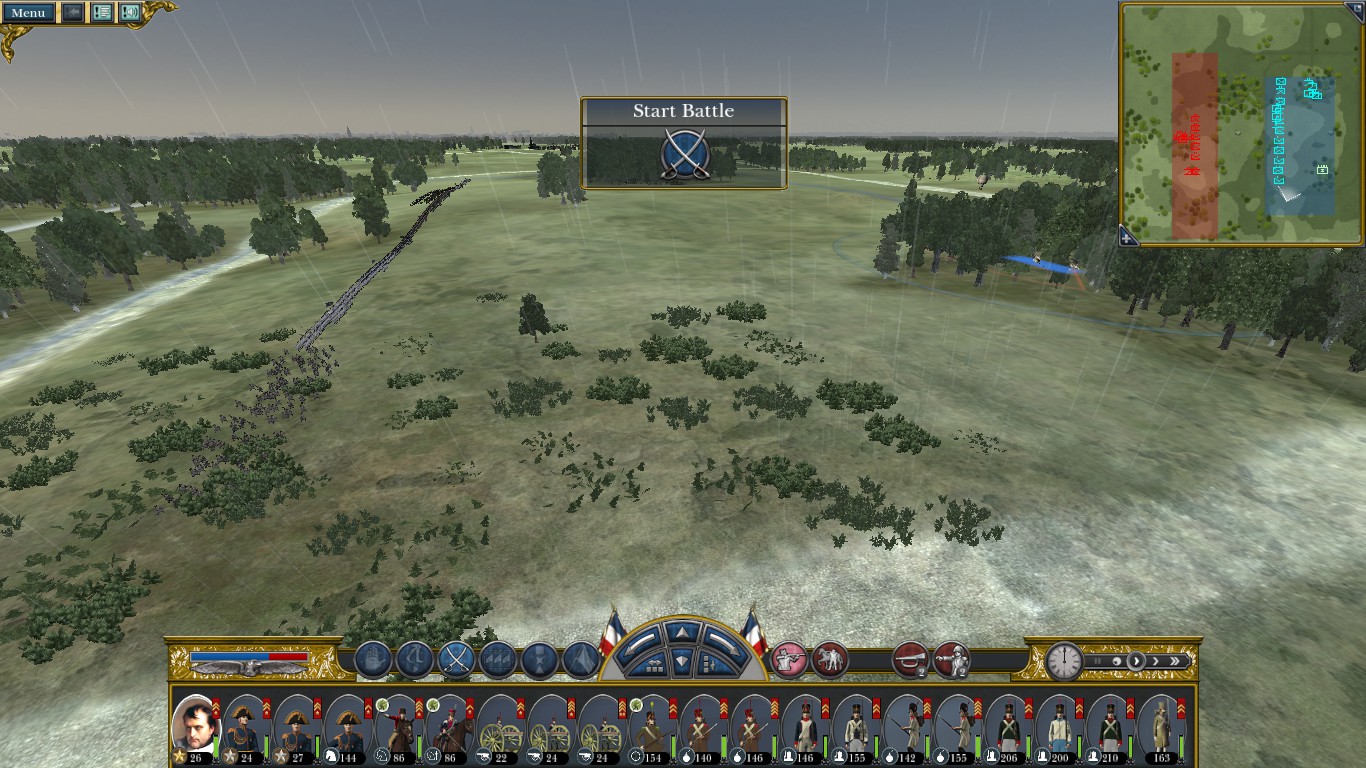Rotate formation left with curved arrow
Viewport: 1366px width, 768px height.
tap(642, 640)
